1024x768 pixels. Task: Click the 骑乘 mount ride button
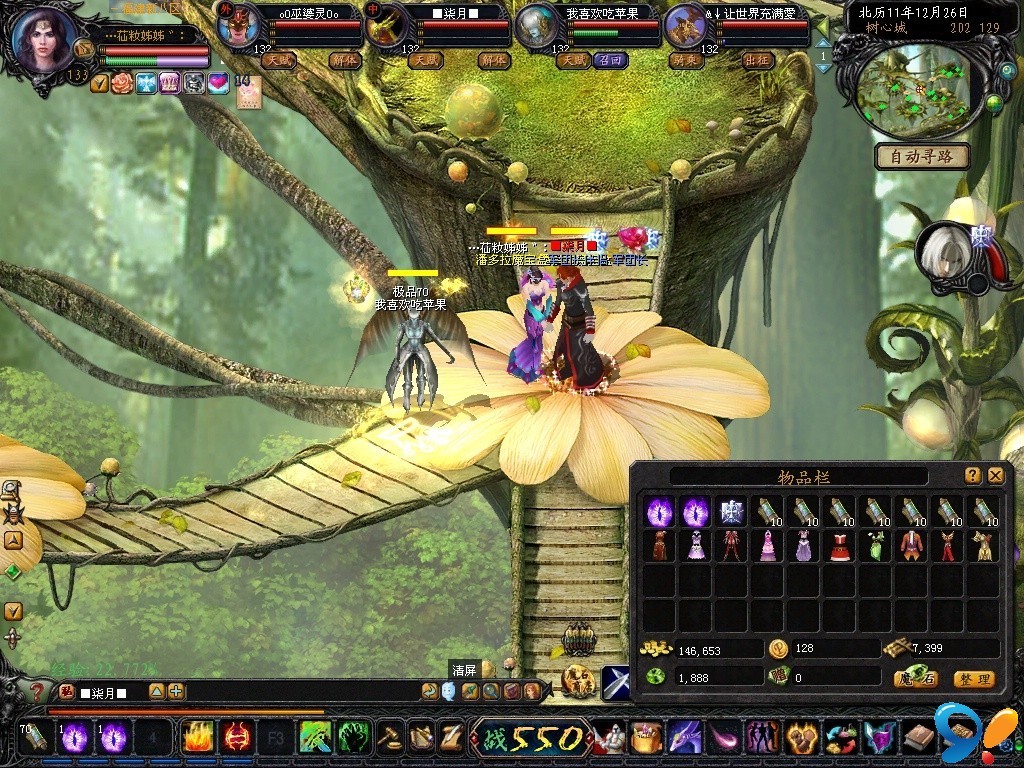point(683,60)
